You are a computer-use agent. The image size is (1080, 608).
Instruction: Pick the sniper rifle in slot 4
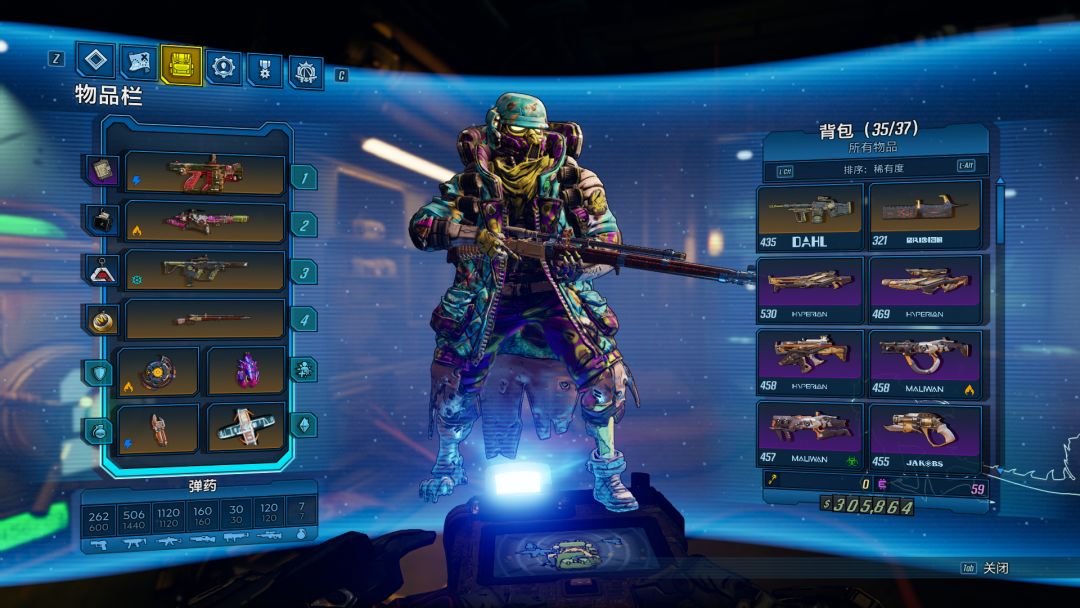[205, 320]
